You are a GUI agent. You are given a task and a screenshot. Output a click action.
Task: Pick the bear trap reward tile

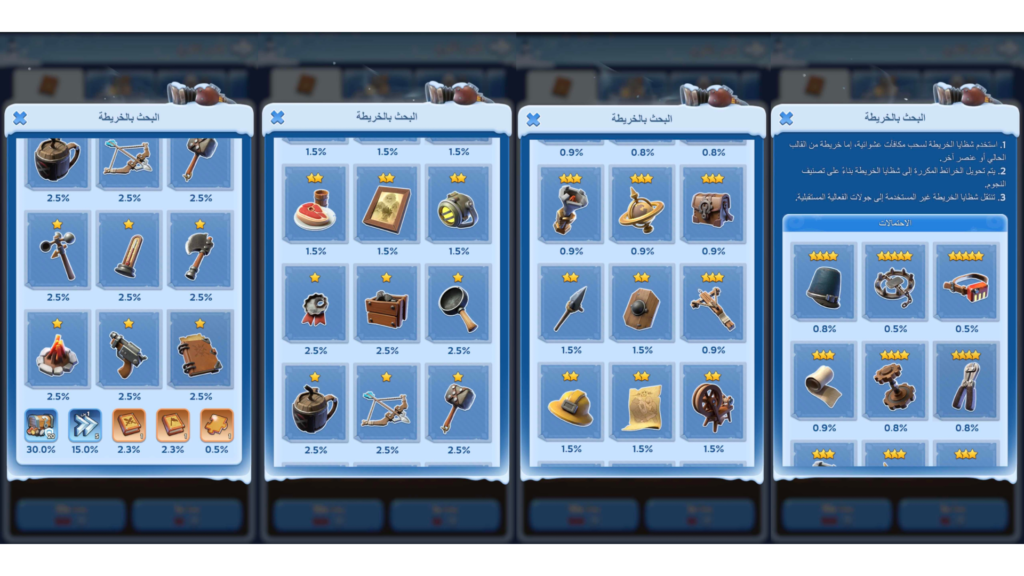(x=895, y=286)
